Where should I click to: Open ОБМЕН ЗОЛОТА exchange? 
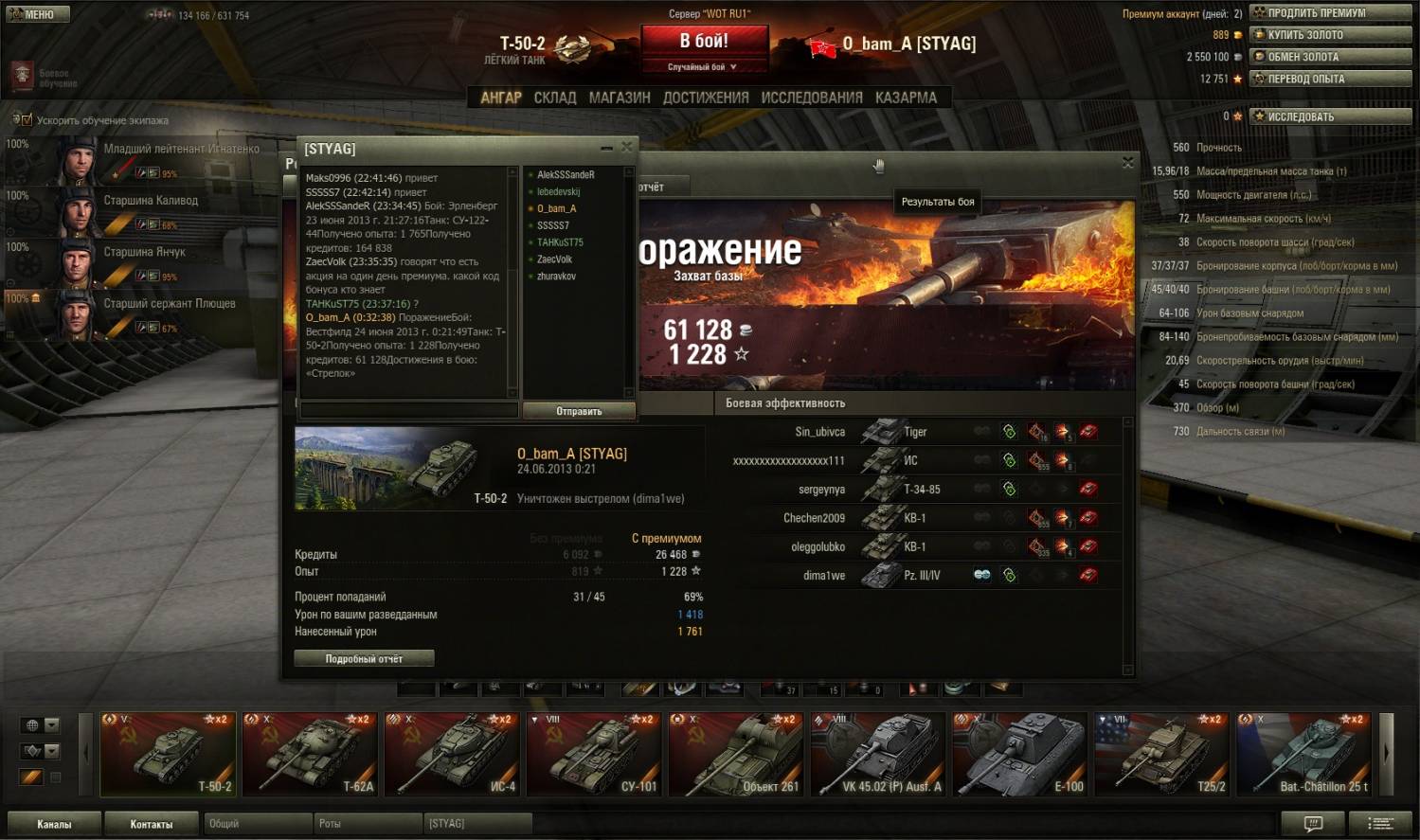[x=1330, y=57]
